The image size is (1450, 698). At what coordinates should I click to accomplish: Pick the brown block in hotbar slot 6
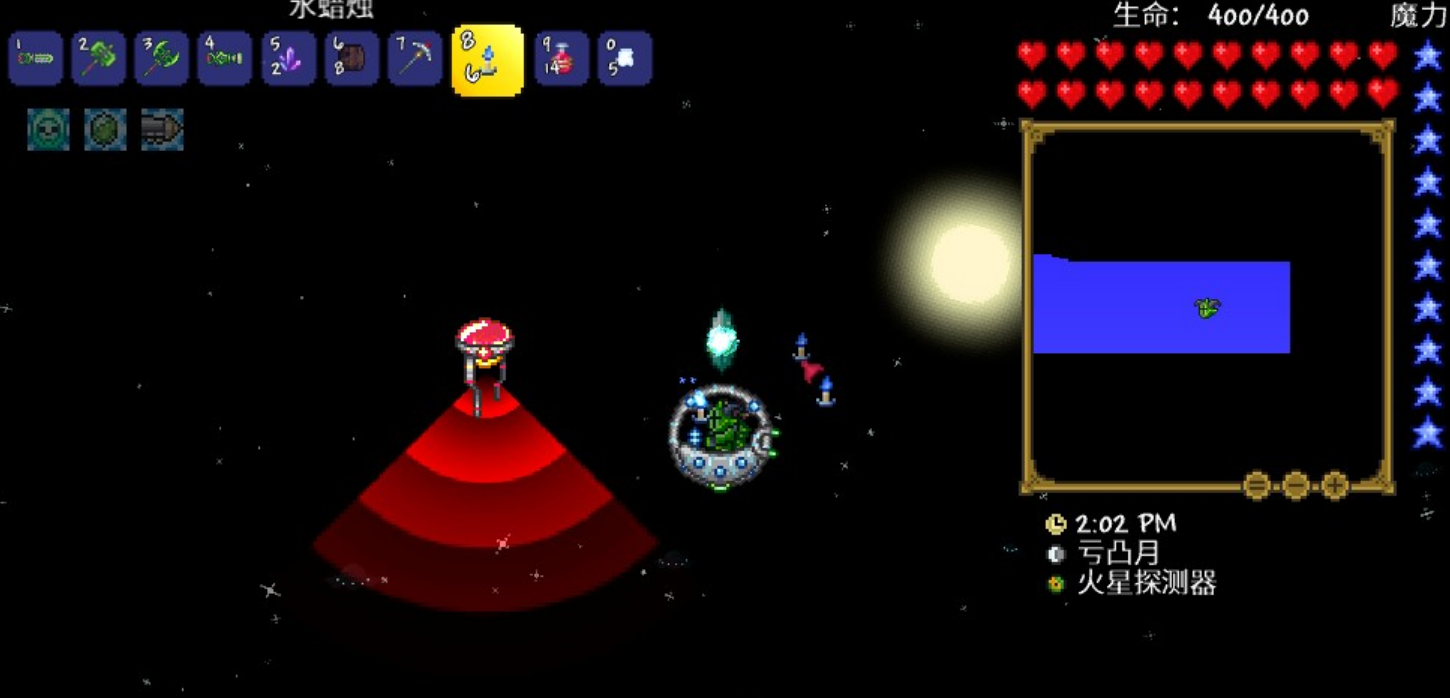point(351,59)
